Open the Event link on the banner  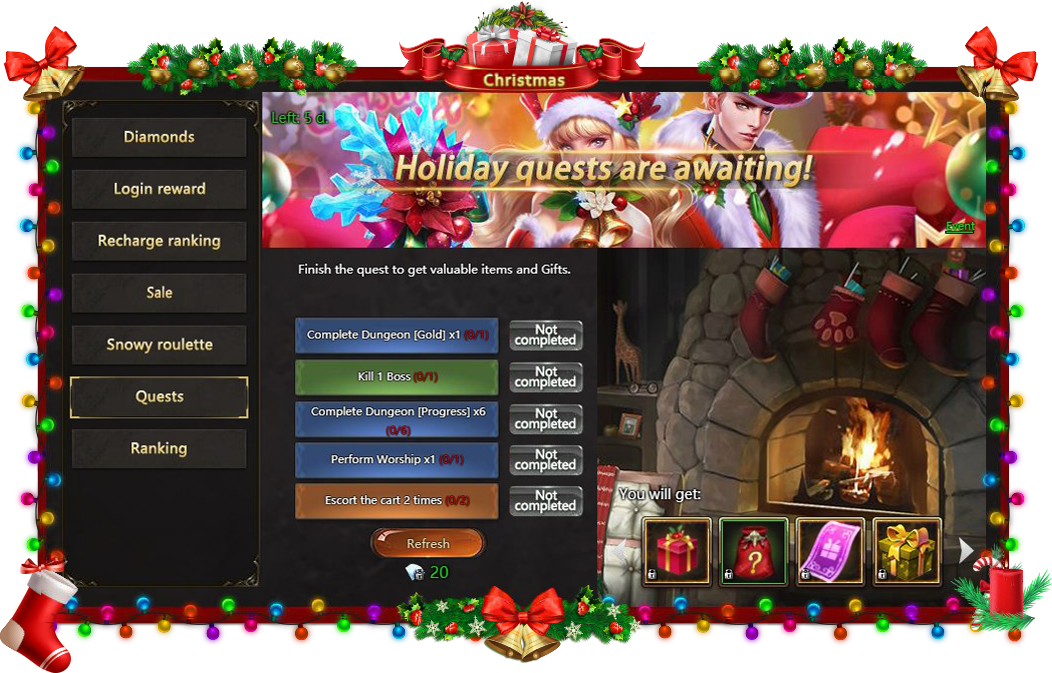[959, 227]
